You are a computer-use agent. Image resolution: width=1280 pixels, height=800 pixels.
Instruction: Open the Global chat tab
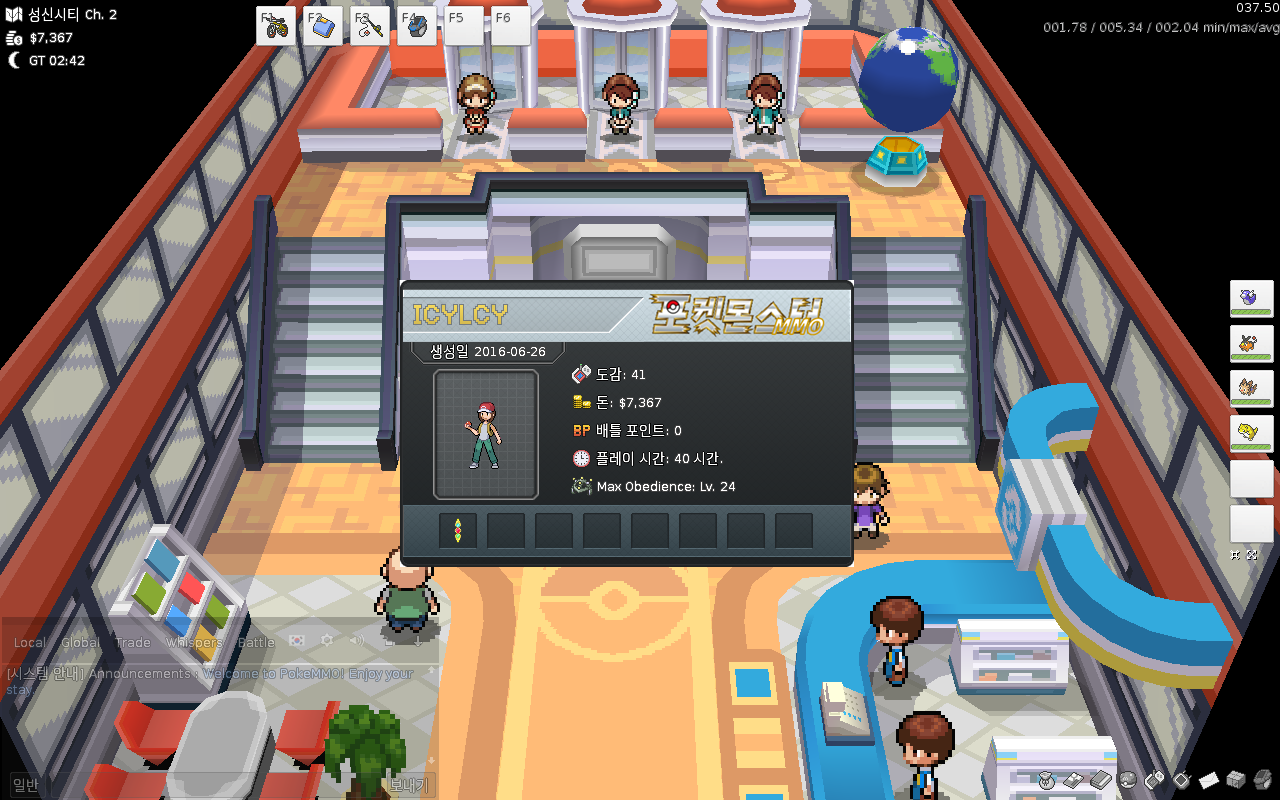[81, 643]
